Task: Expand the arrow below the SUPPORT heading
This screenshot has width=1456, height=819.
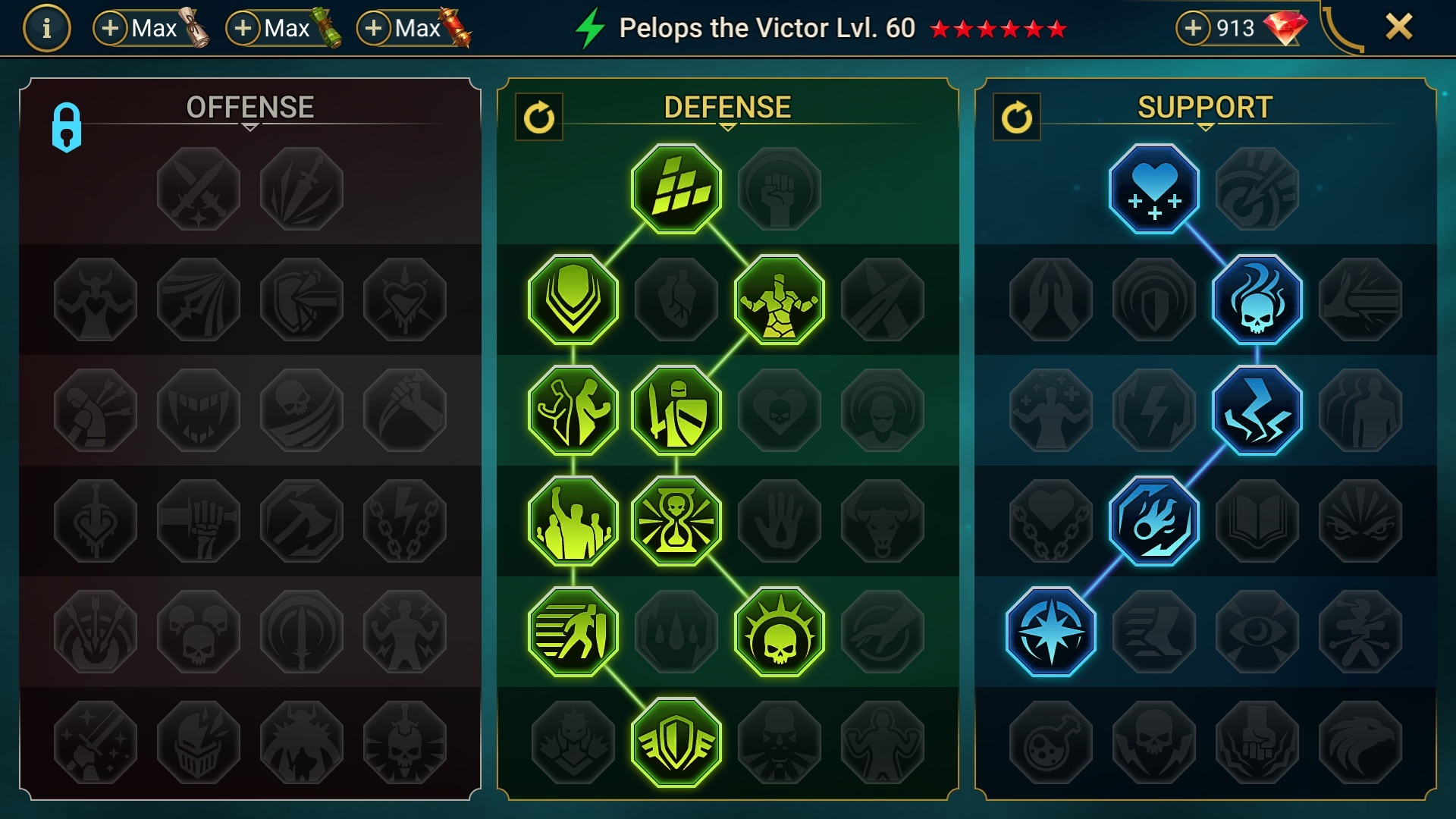Action: pyautogui.click(x=1205, y=127)
